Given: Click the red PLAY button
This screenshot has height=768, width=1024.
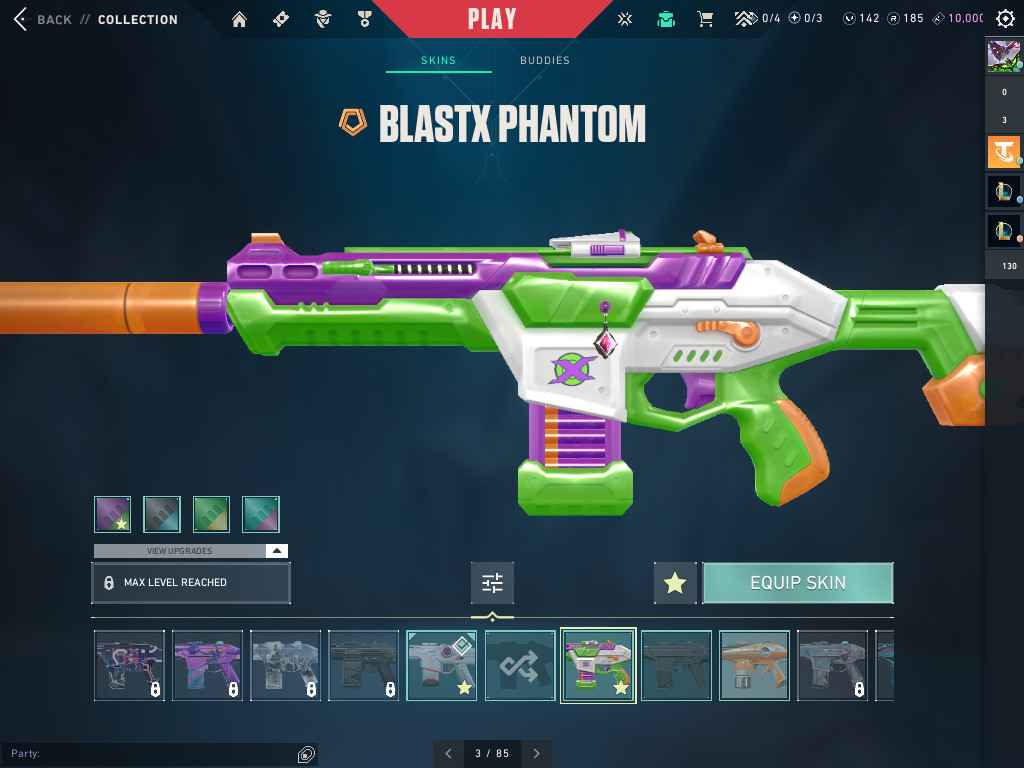Looking at the screenshot, I should (492, 19).
